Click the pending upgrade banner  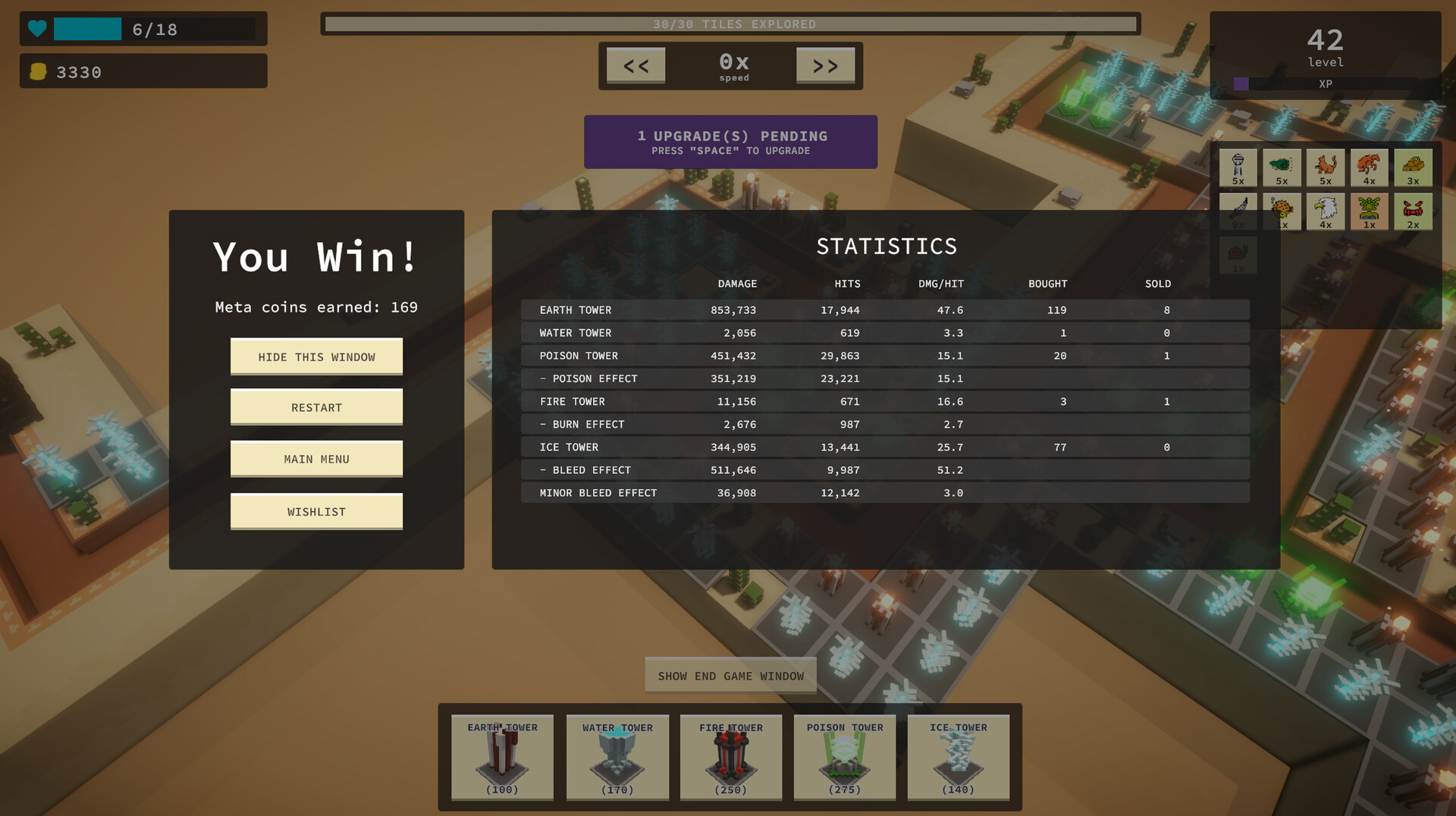click(x=730, y=142)
